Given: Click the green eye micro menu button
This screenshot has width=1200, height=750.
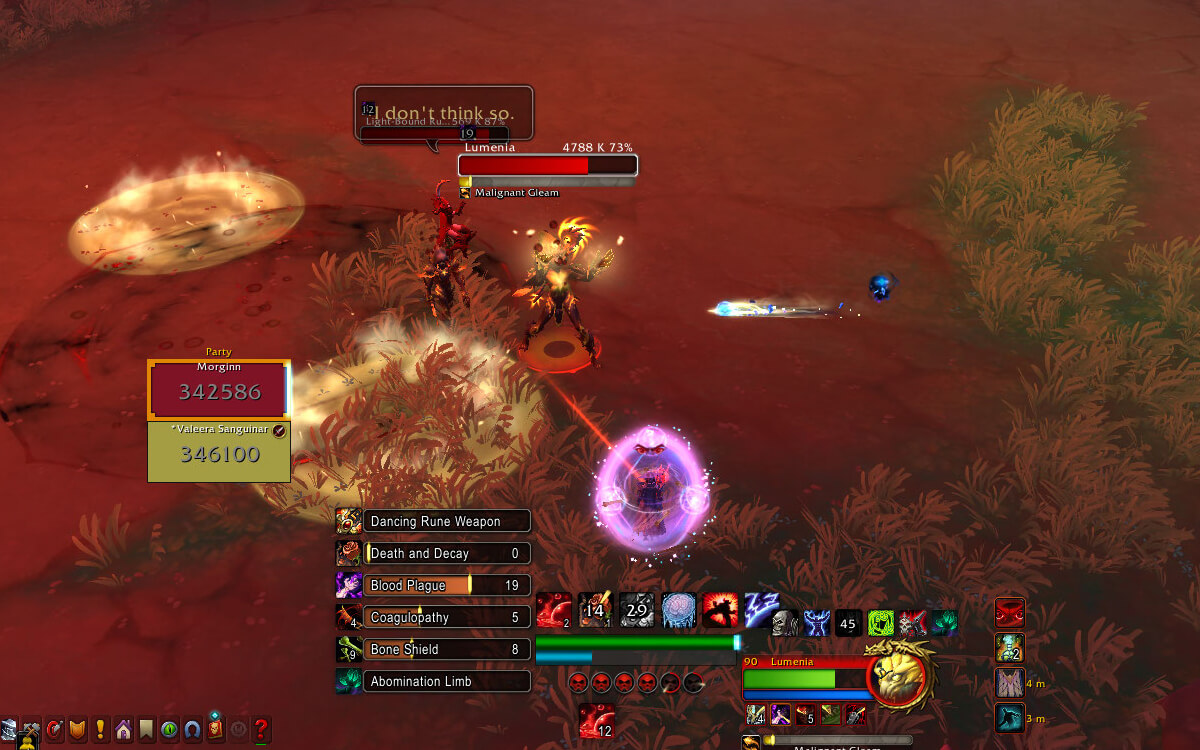Looking at the screenshot, I should (x=169, y=729).
